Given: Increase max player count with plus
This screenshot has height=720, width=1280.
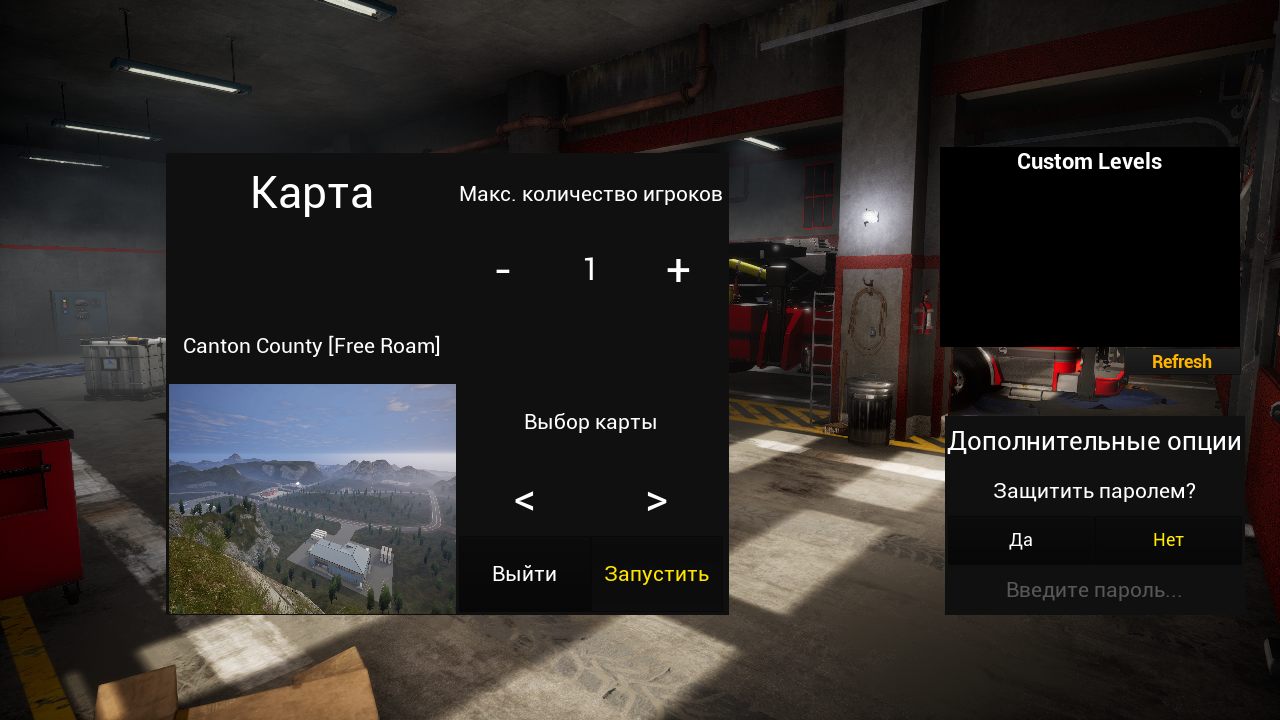Looking at the screenshot, I should point(678,270).
